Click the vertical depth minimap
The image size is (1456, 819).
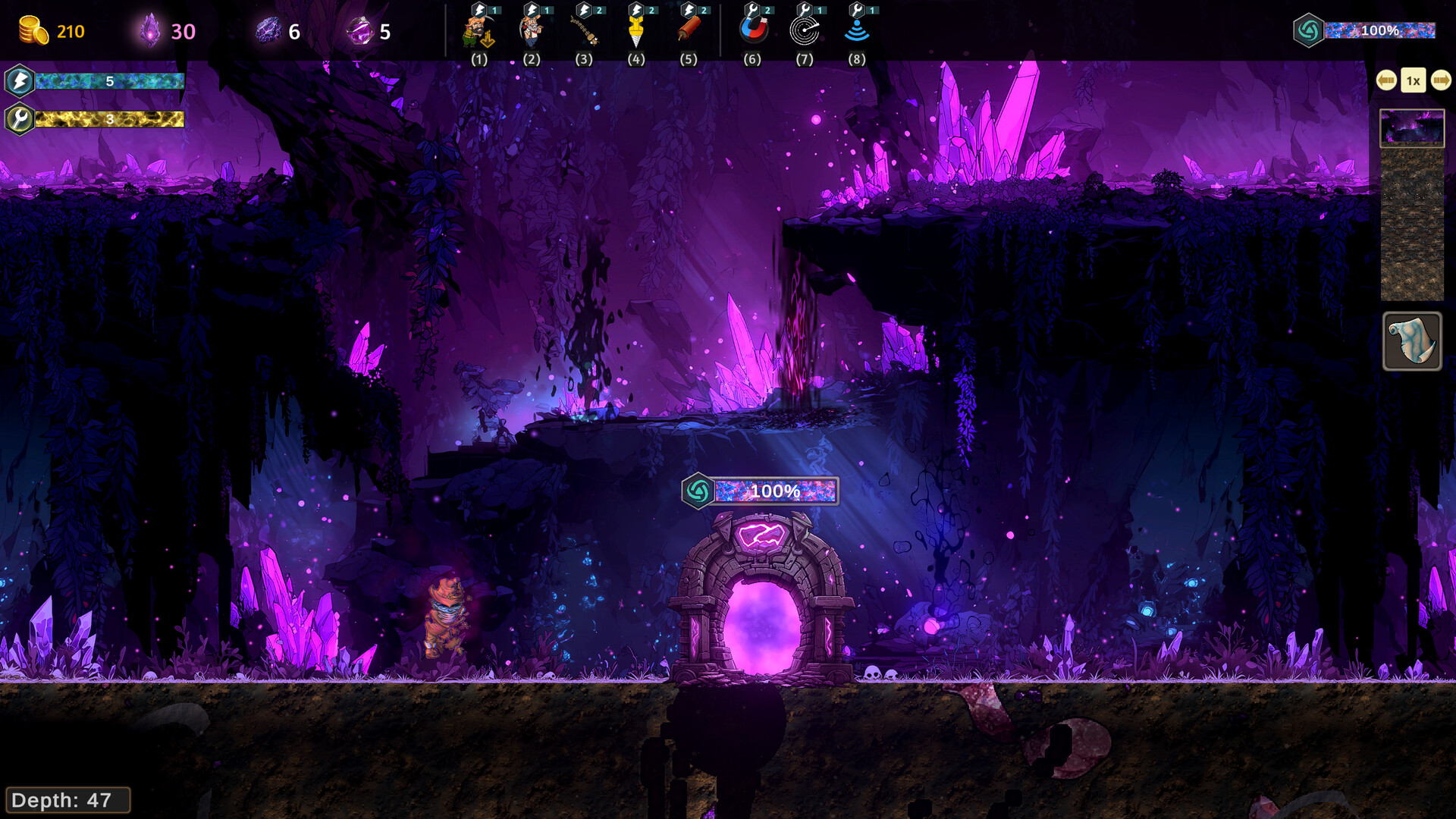(x=1412, y=205)
